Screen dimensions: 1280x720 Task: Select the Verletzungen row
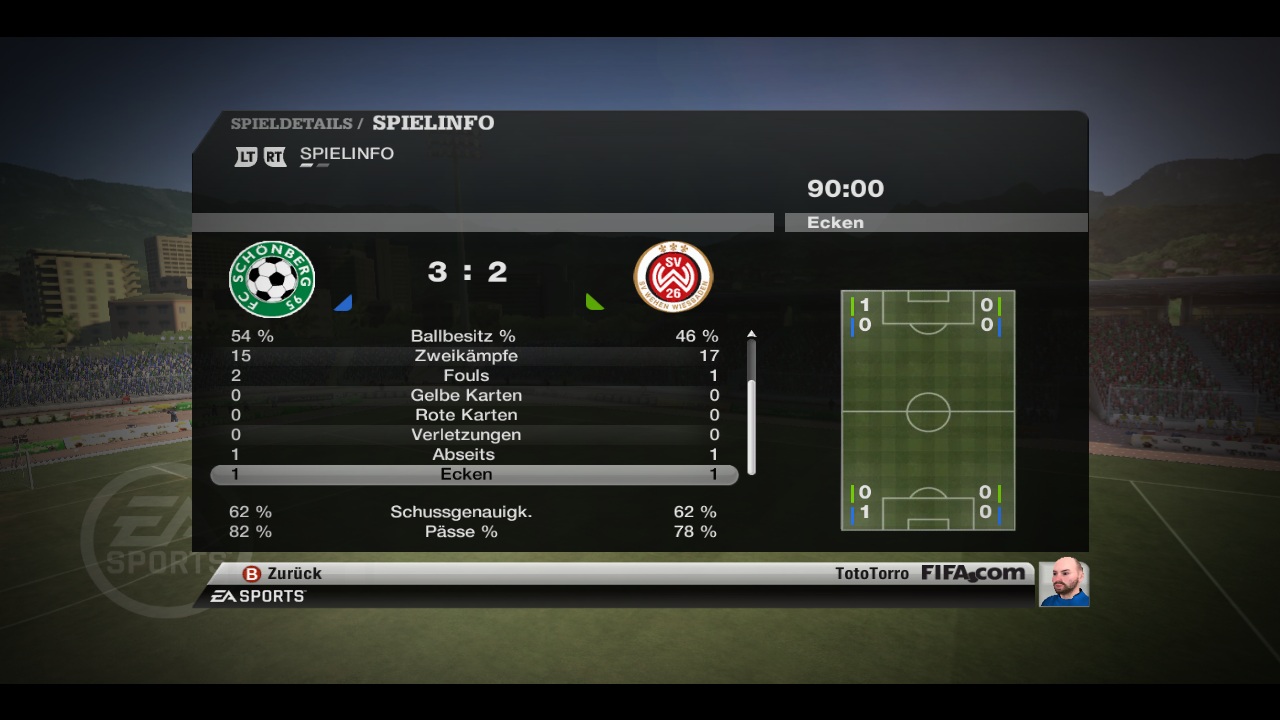coord(474,435)
